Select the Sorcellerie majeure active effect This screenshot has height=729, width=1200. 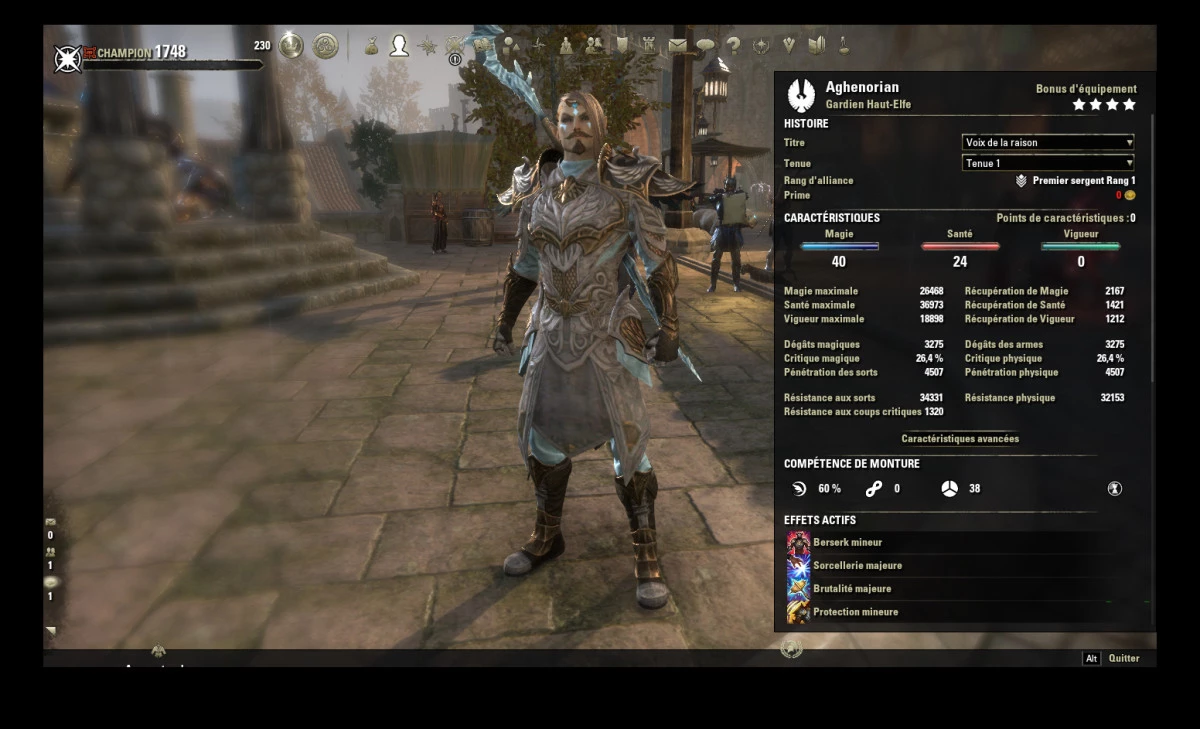(x=857, y=565)
